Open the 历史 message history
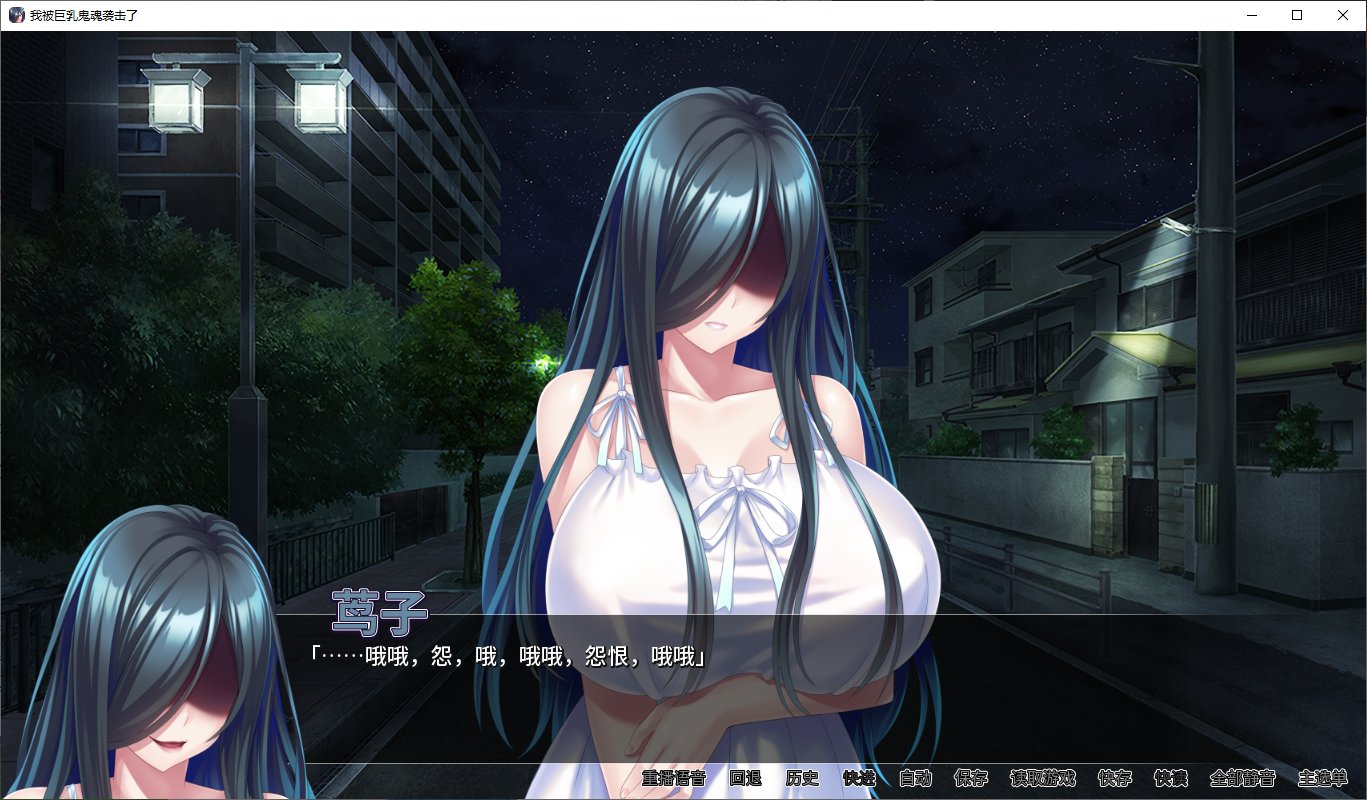Viewport: 1367px width, 800px height. (805, 779)
